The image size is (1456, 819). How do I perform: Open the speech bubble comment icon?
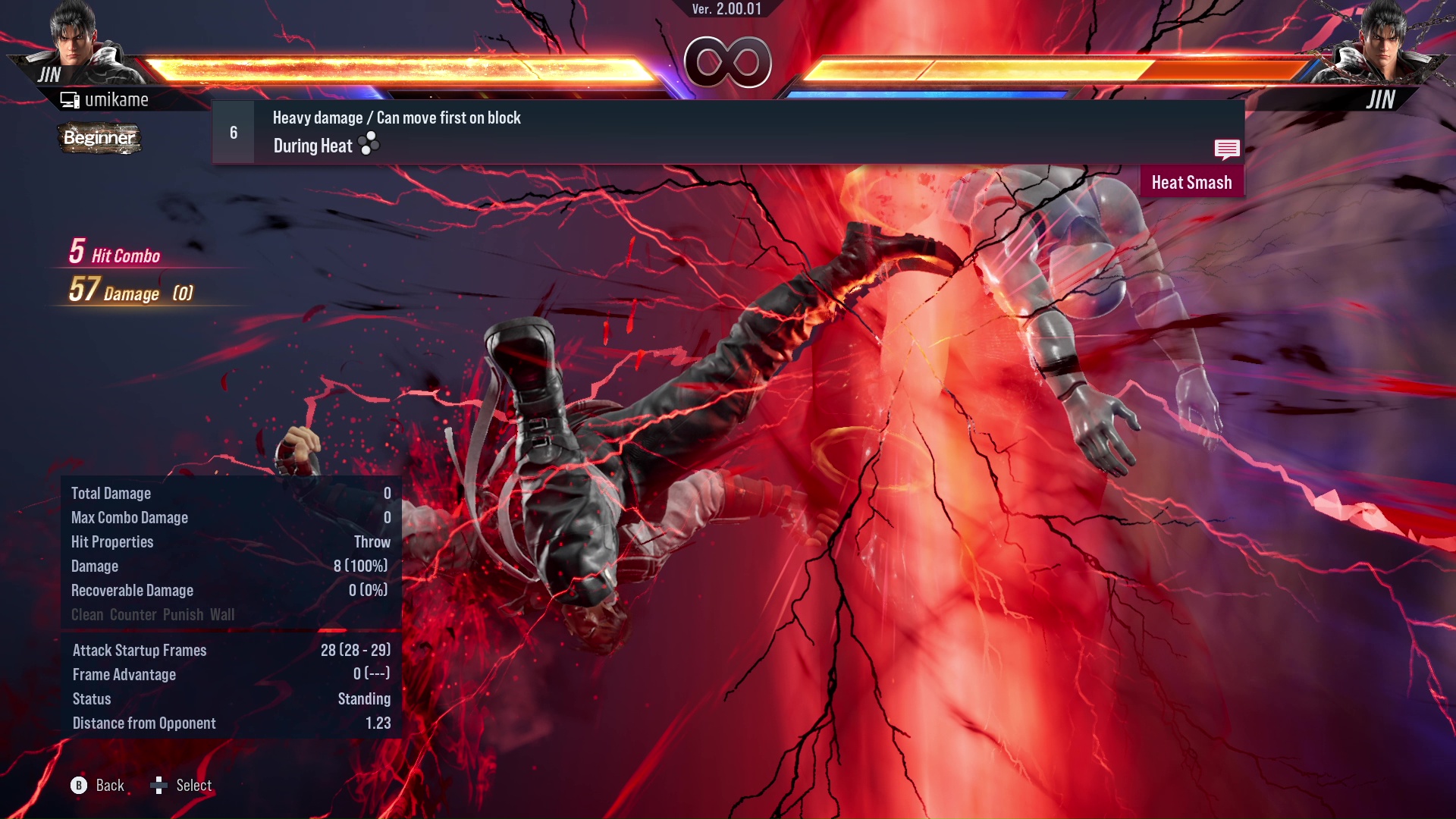1227,149
